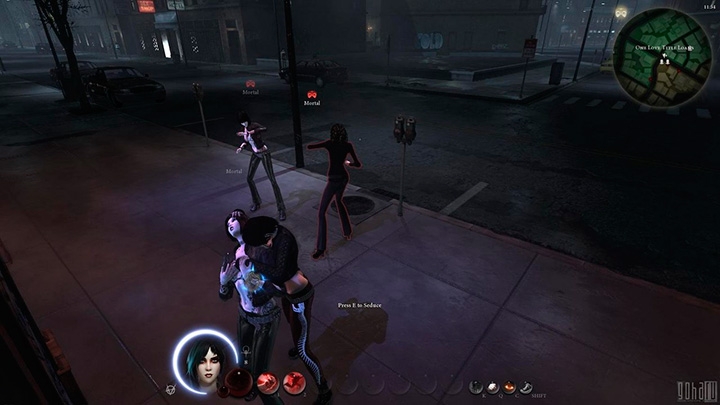The image size is (720, 405).
Task: Select the crescent icon labeled Shift
Action: [524, 386]
